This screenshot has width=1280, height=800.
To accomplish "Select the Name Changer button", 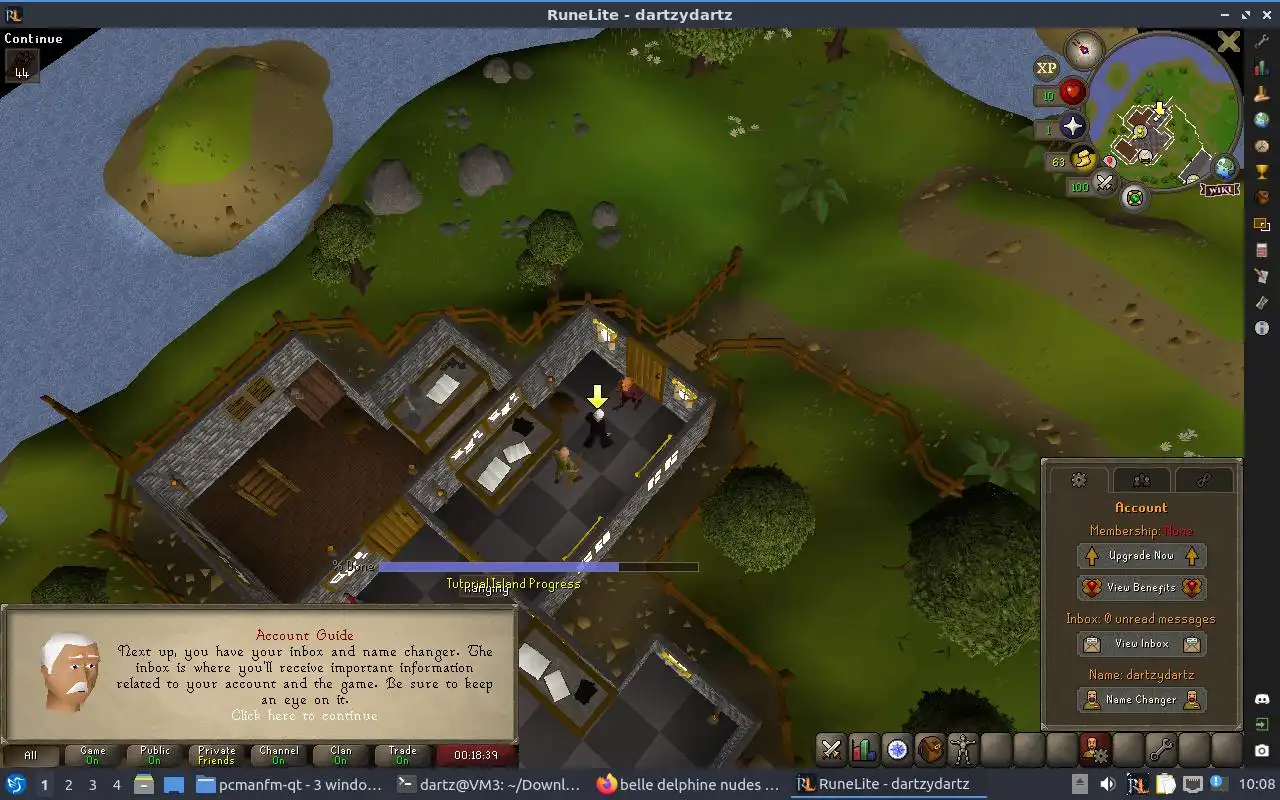I will (1141, 700).
